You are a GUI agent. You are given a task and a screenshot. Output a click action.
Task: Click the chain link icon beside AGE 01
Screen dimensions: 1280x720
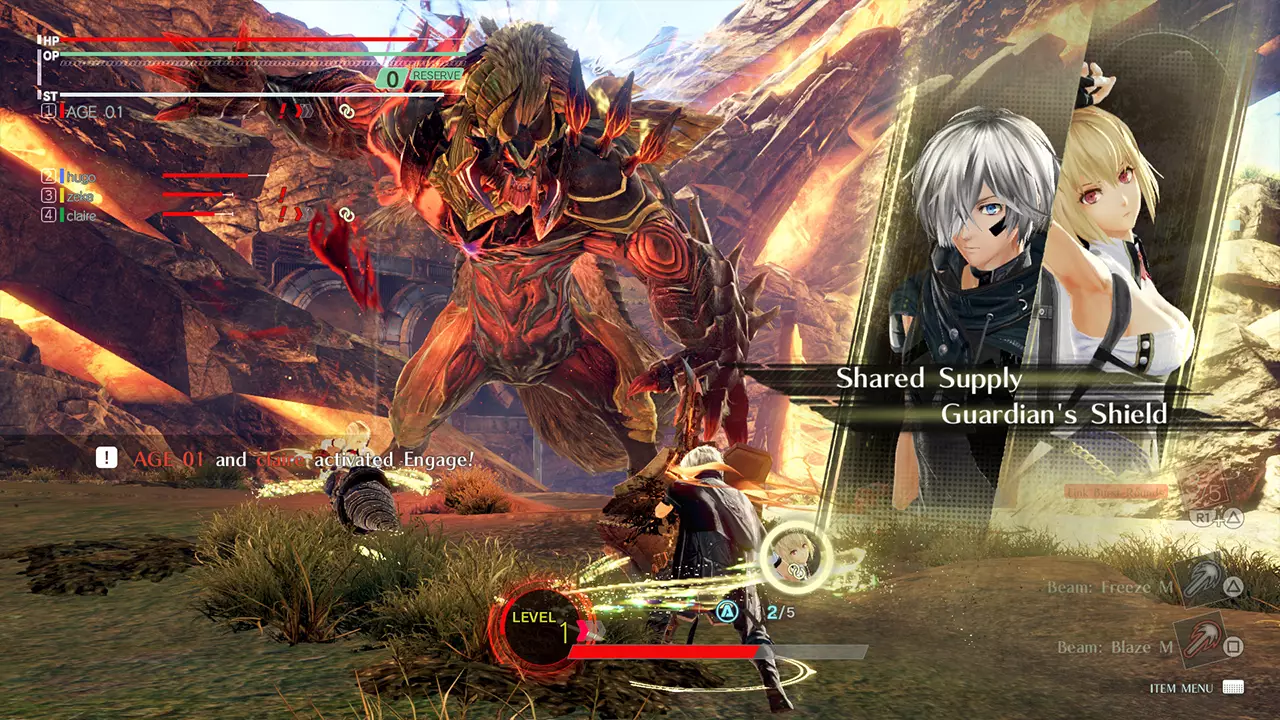click(x=347, y=112)
